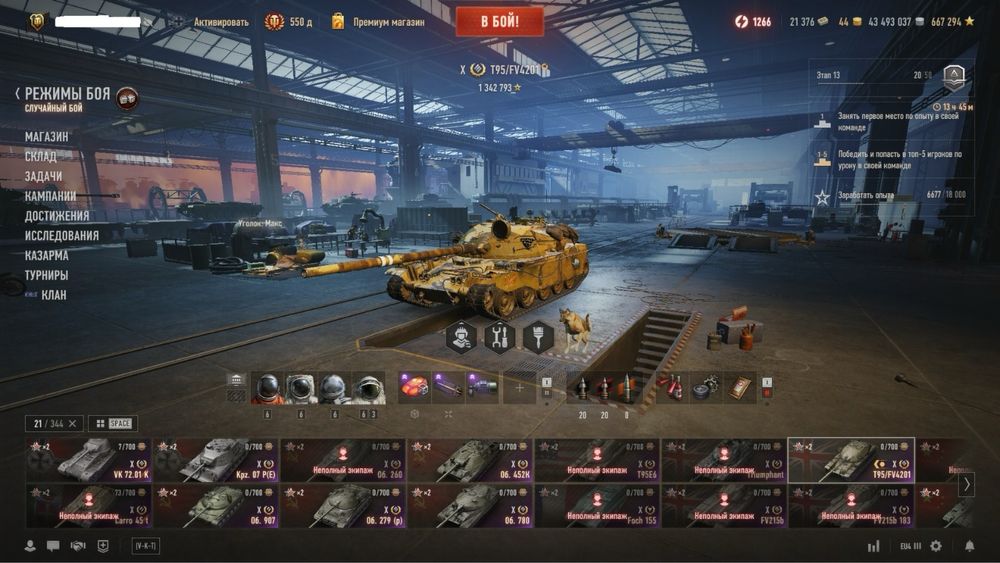Go to the СКЛАД menu entry
This screenshot has width=1000, height=563.
(41, 156)
